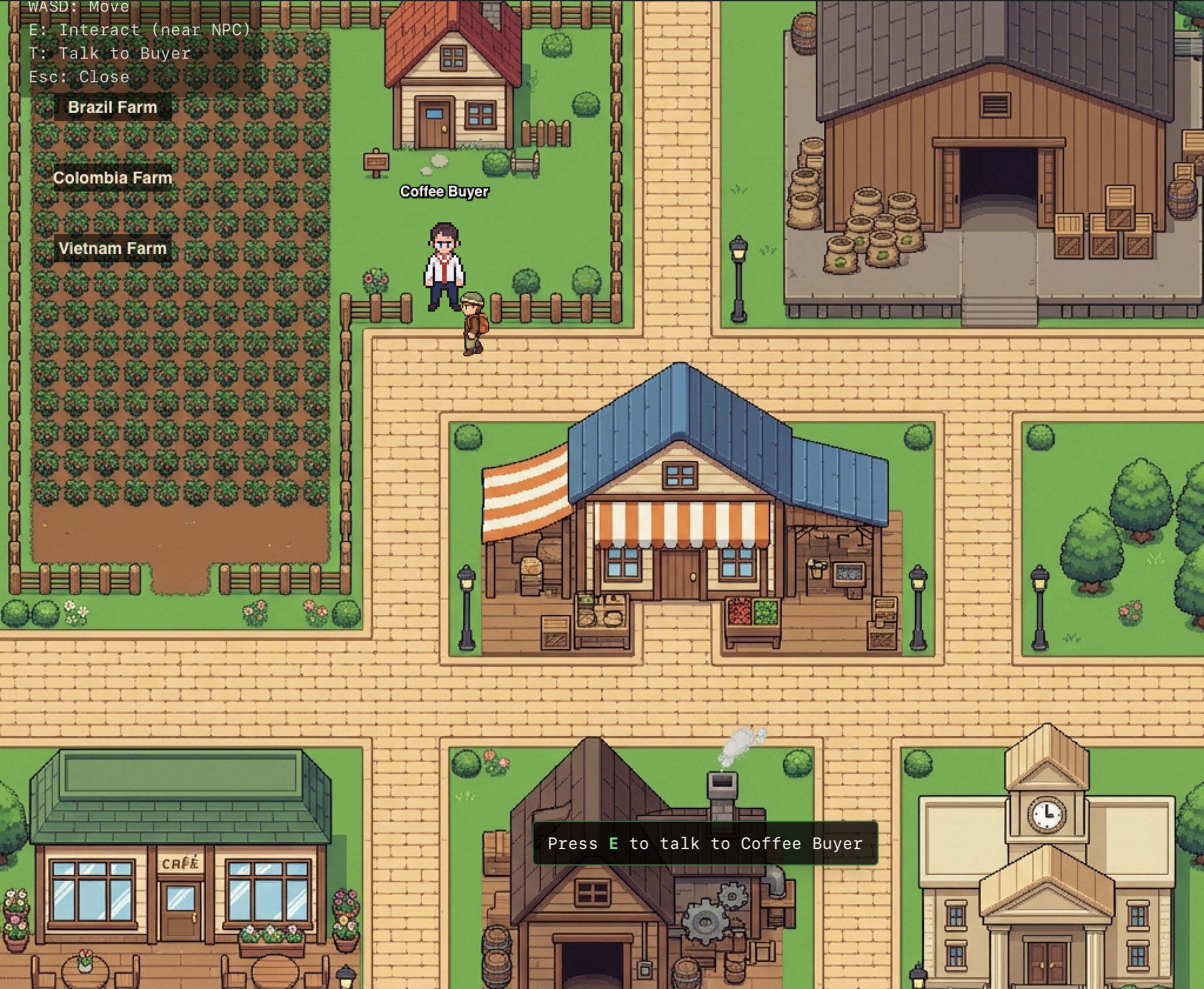Choose the Colombia Farm label
This screenshot has width=1204, height=989.
point(112,178)
